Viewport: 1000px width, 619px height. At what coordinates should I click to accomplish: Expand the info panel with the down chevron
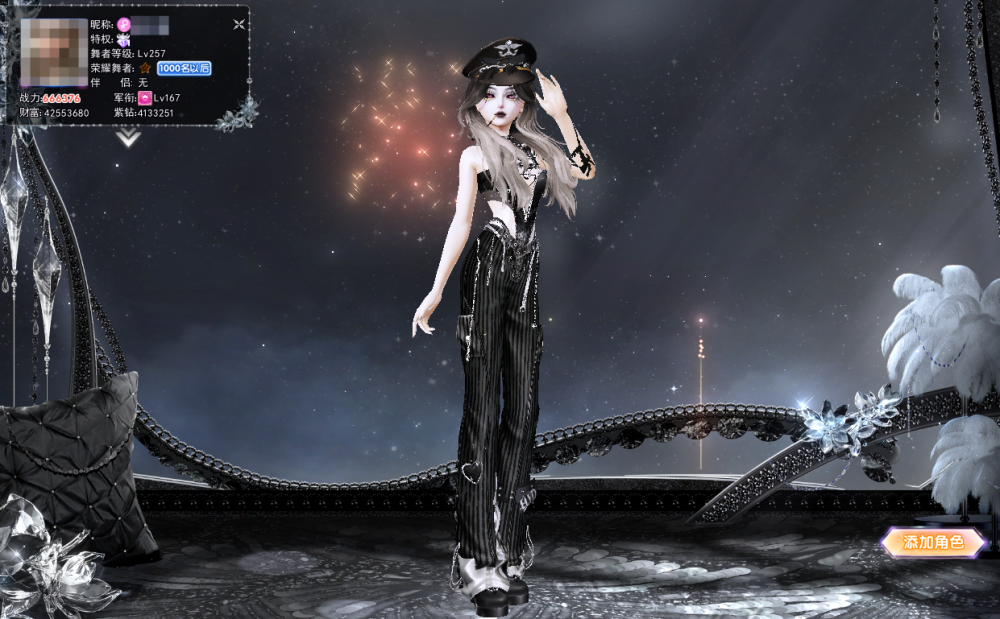(128, 139)
